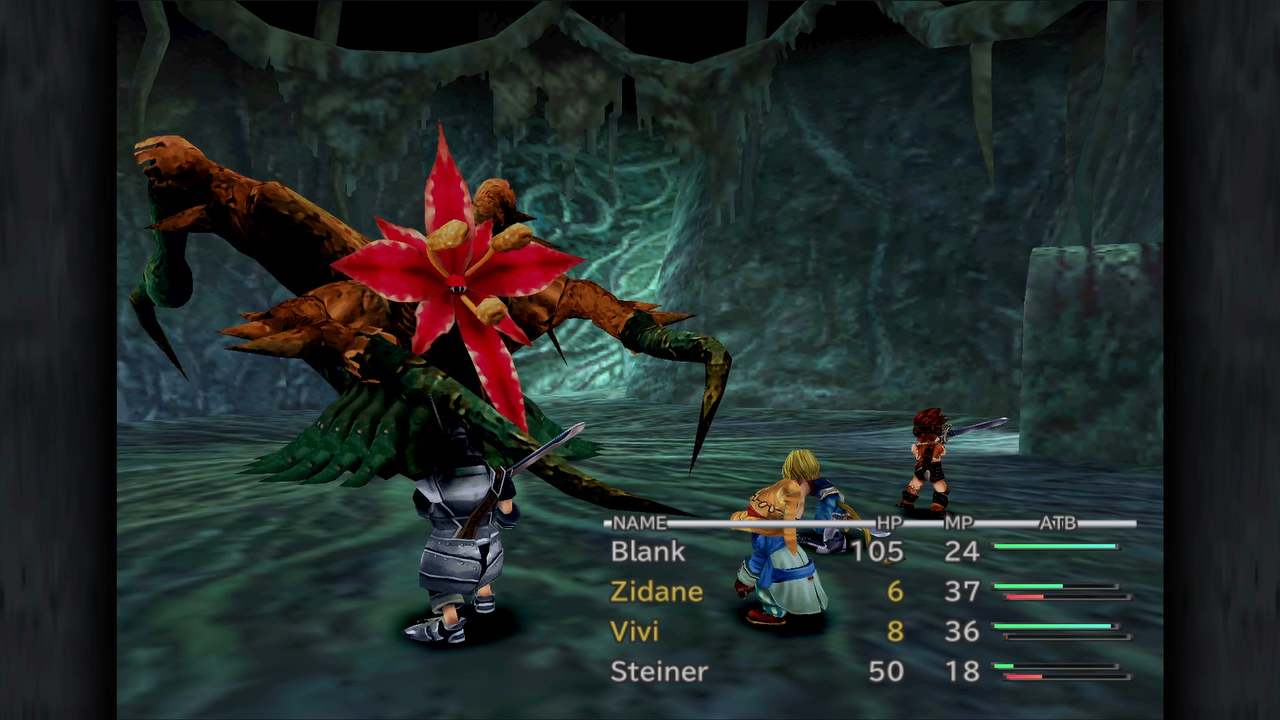Image resolution: width=1280 pixels, height=720 pixels.
Task: Choose Zidane's name in the party list
Action: click(656, 591)
